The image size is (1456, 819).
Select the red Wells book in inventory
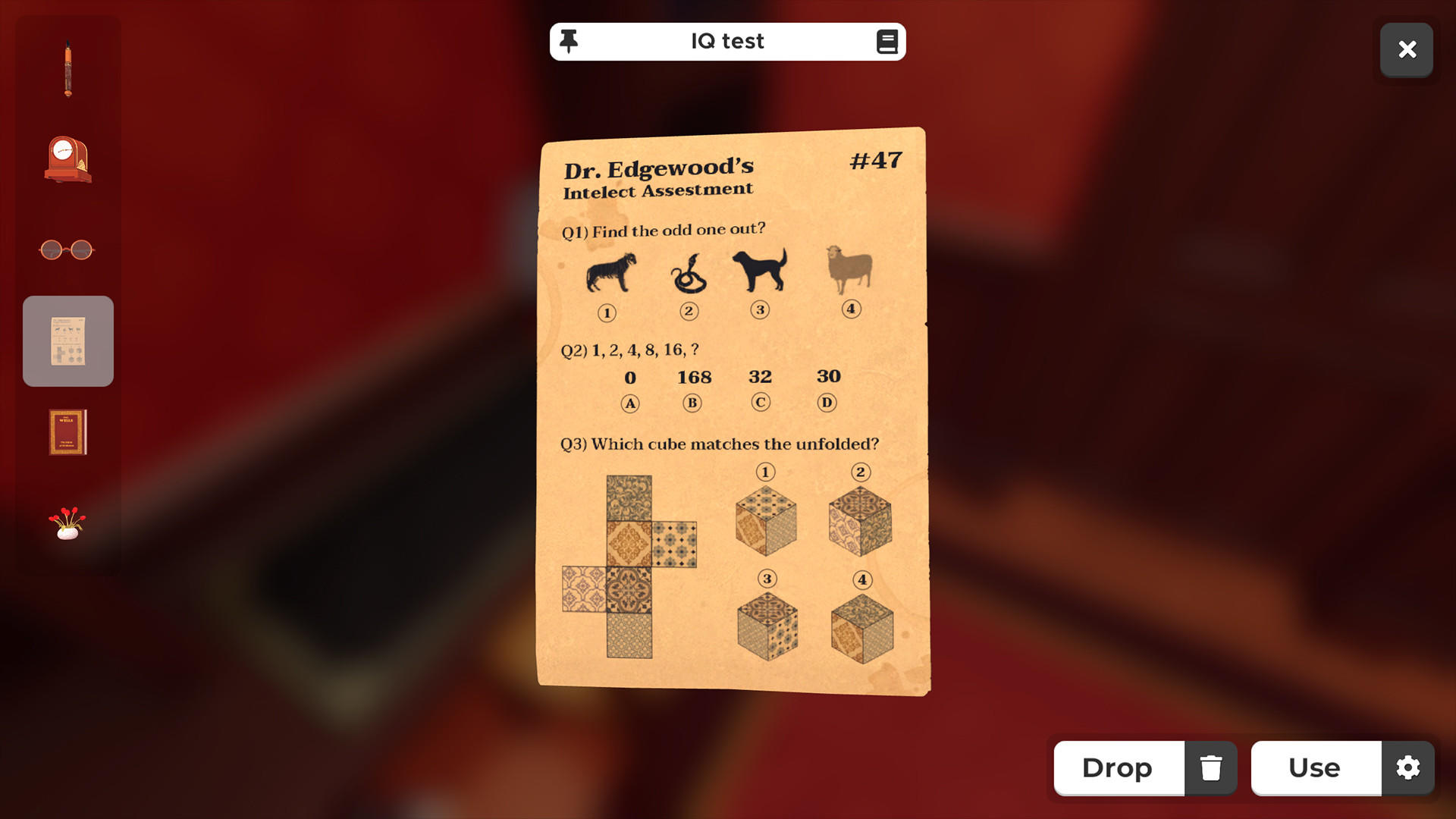click(67, 432)
